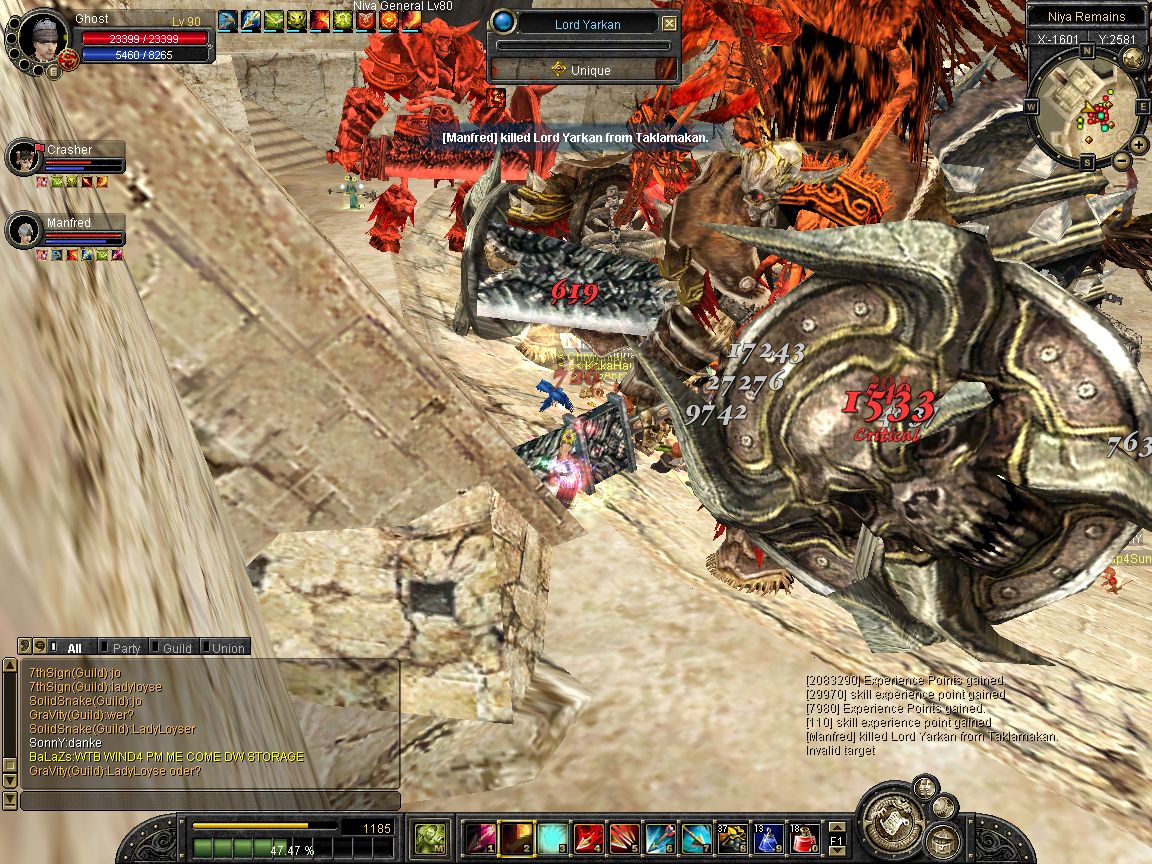Switch chat to the Guild tab
The height and width of the screenshot is (864, 1152).
tap(176, 648)
